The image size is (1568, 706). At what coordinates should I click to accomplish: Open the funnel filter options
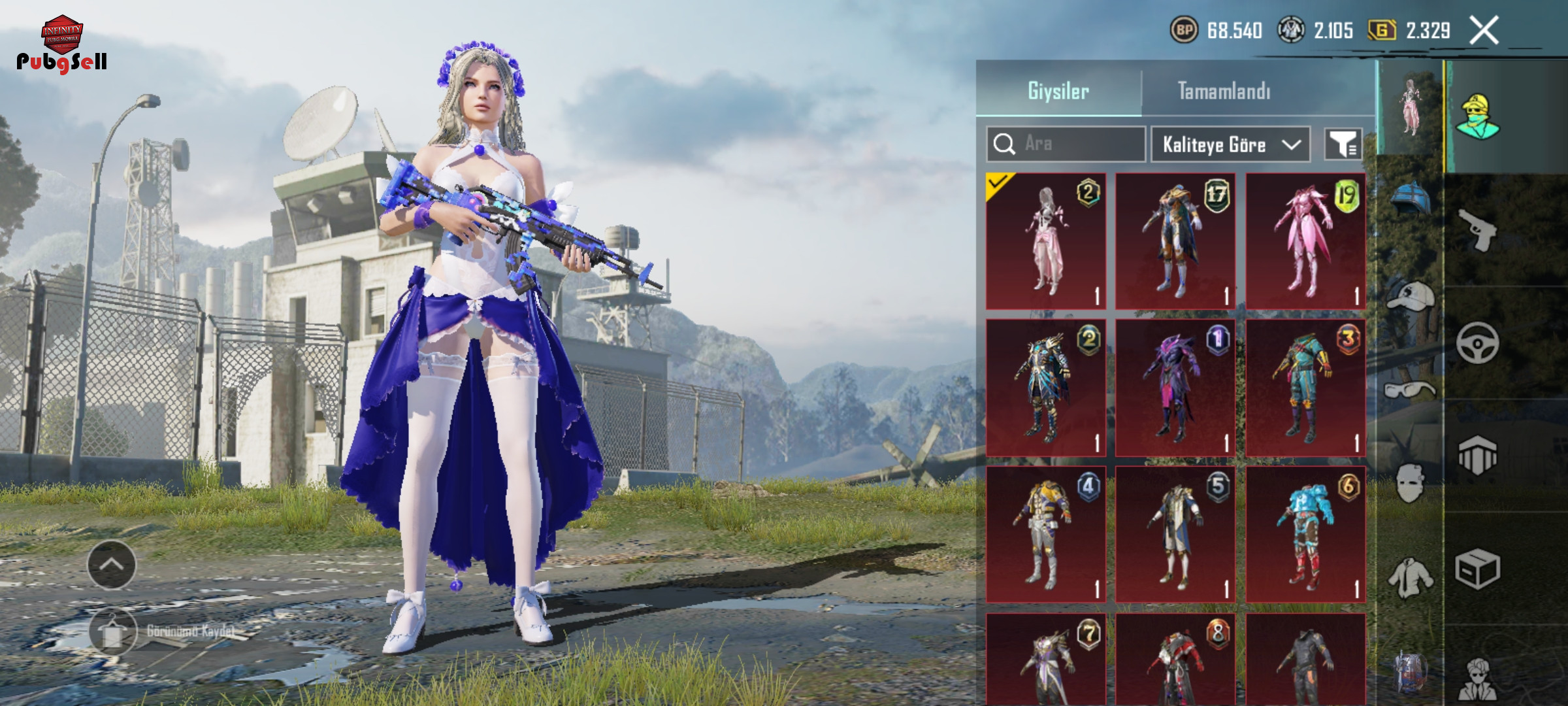pyautogui.click(x=1343, y=144)
